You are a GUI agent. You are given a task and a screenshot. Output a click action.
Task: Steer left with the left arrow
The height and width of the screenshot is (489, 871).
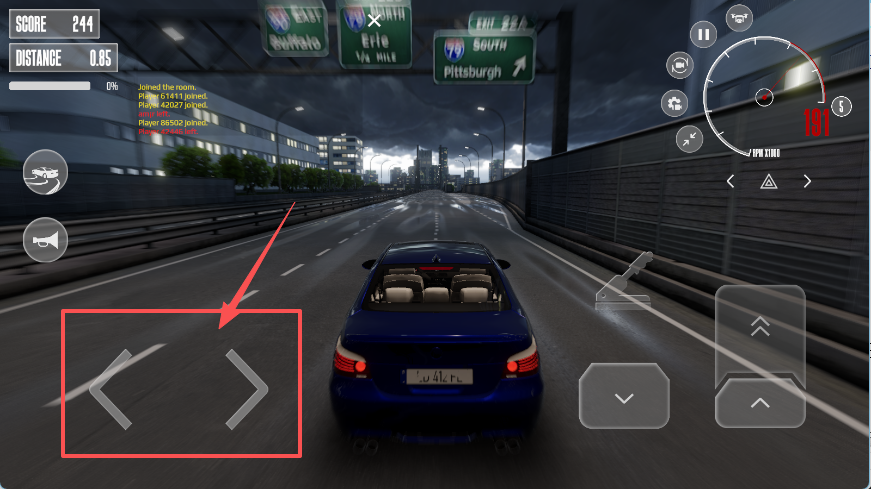[111, 389]
